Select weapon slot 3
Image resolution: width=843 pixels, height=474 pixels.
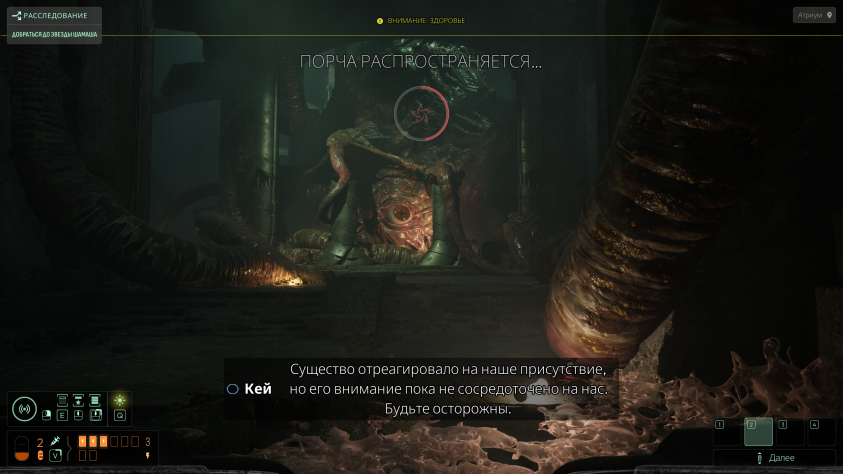tap(790, 432)
